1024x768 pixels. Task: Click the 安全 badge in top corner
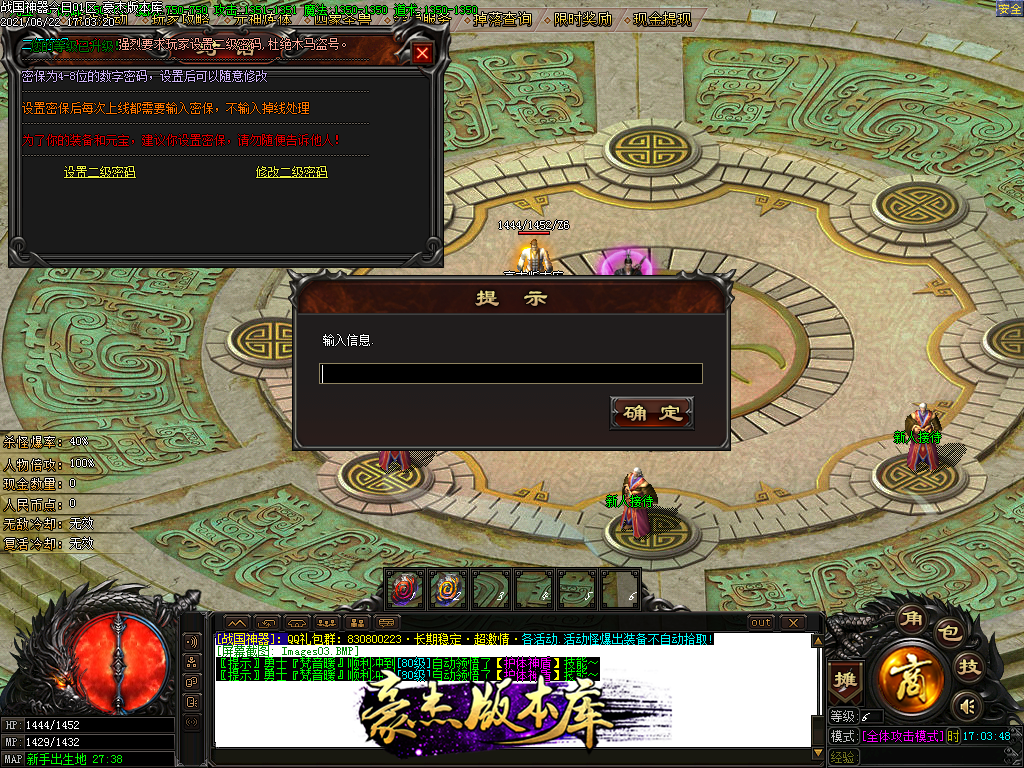tap(1010, 8)
